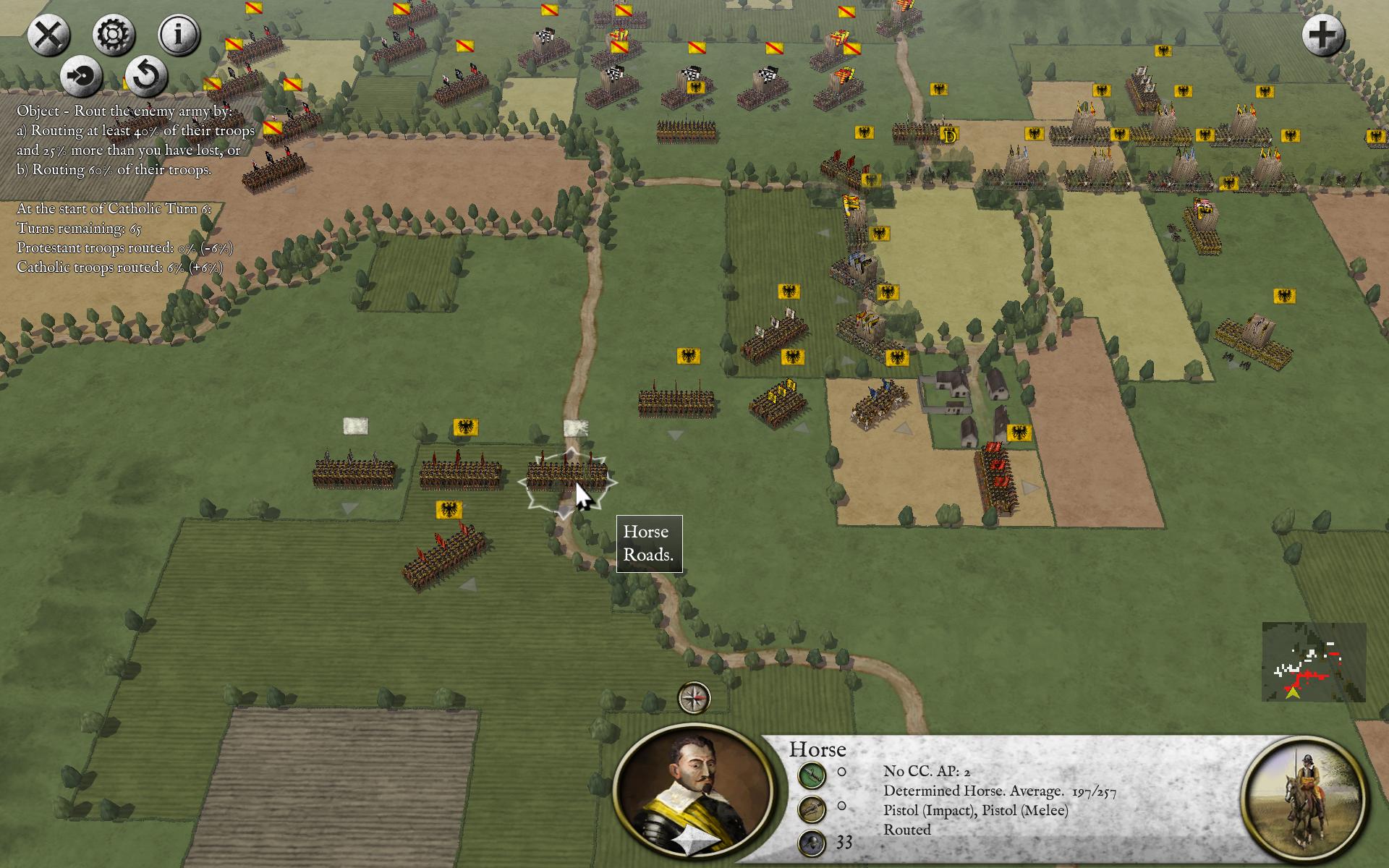Close the battle with the X button
Viewport: 1389px width, 868px height.
coord(48,35)
